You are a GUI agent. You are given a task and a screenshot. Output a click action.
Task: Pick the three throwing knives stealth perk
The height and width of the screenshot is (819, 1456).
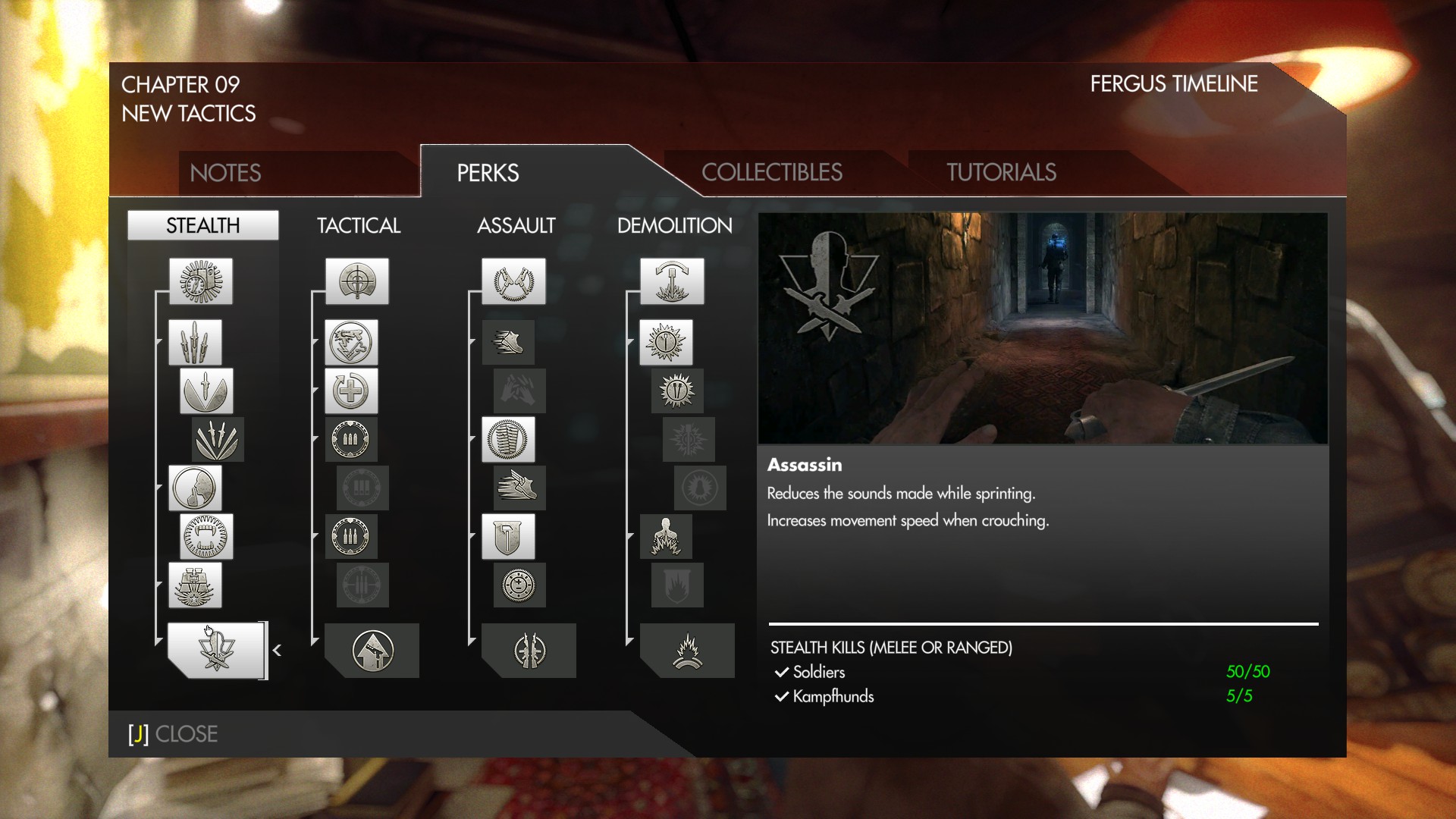pyautogui.click(x=195, y=342)
